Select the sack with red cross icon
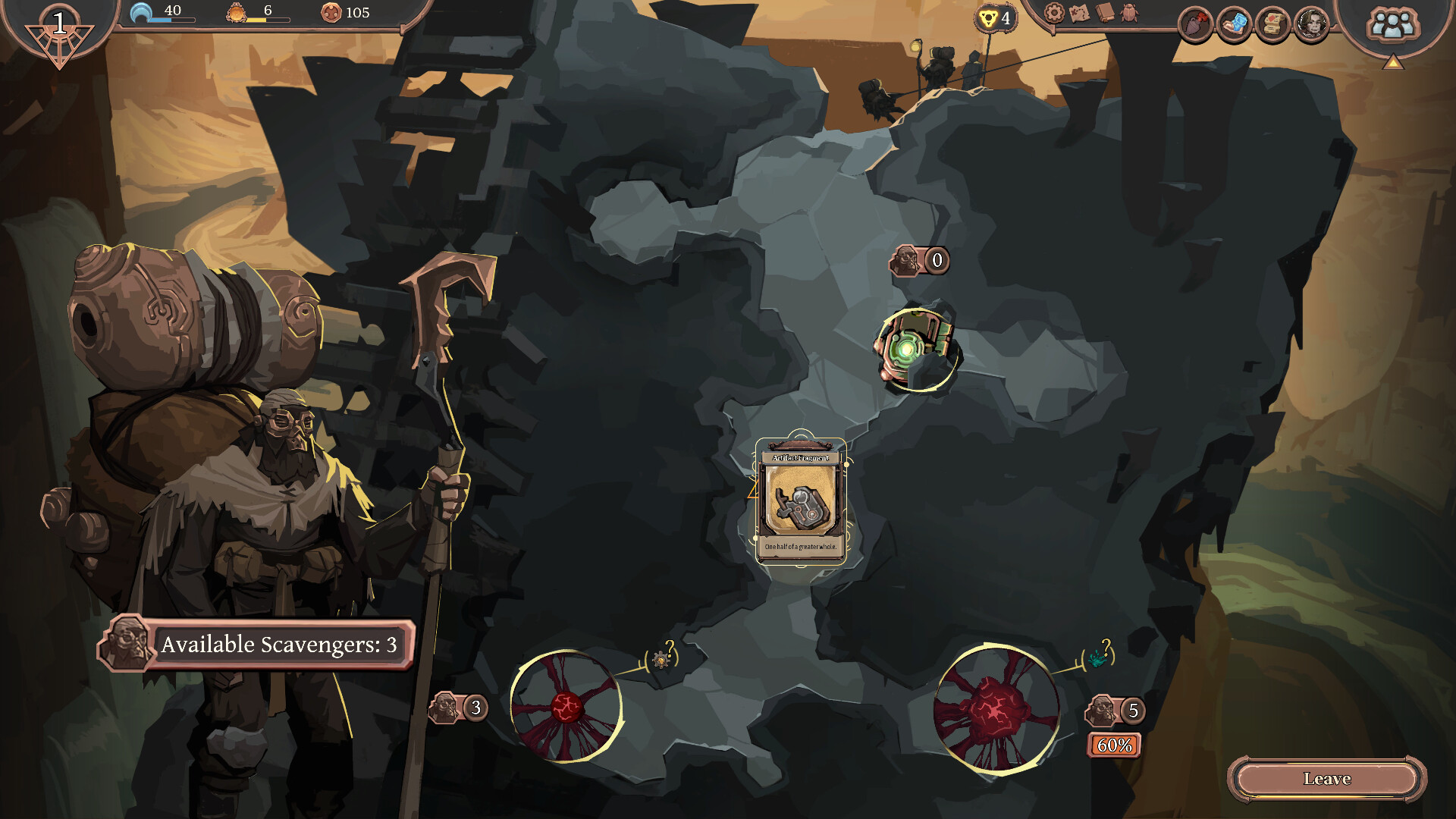 [x=1196, y=24]
